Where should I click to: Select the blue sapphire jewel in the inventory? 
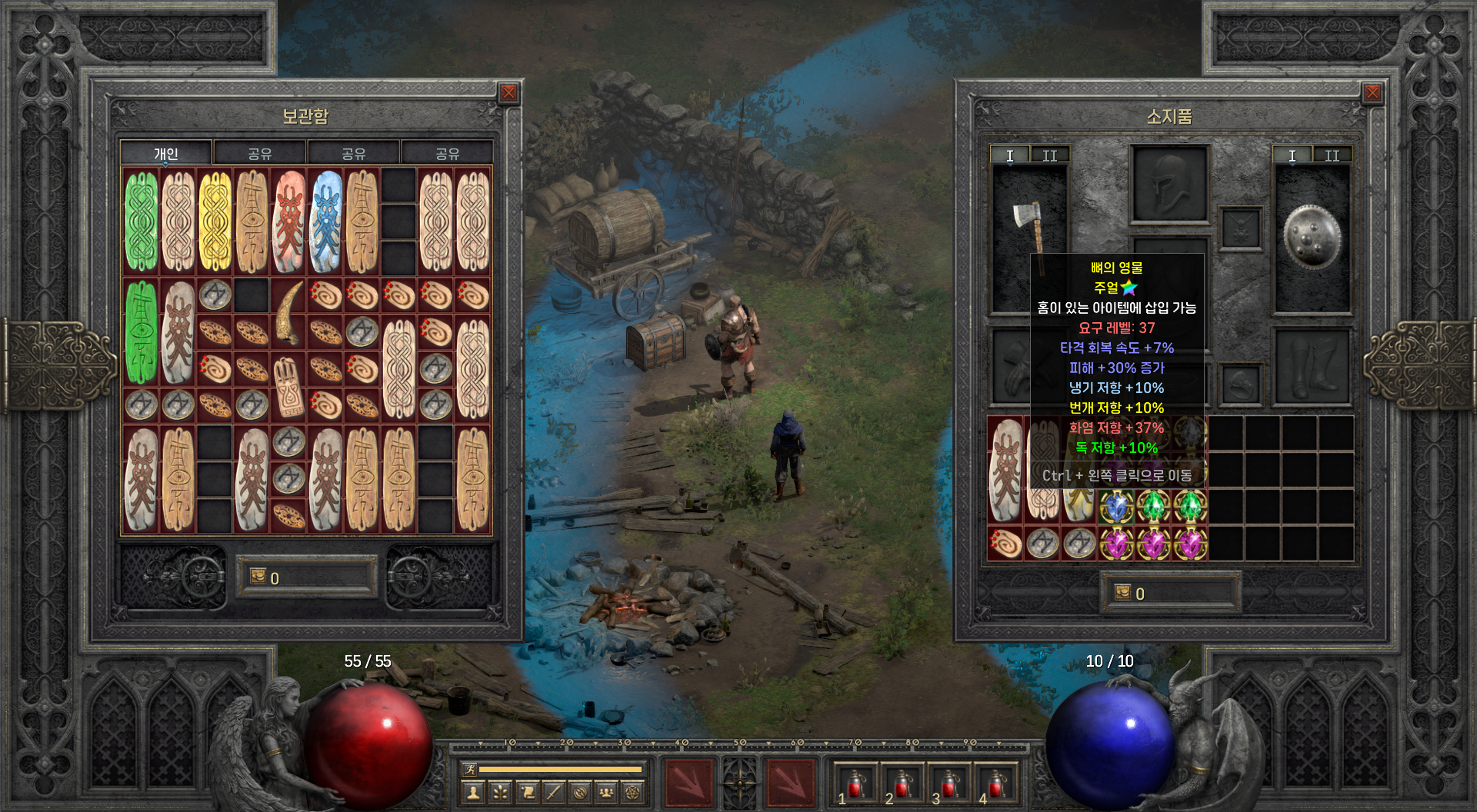1116,507
